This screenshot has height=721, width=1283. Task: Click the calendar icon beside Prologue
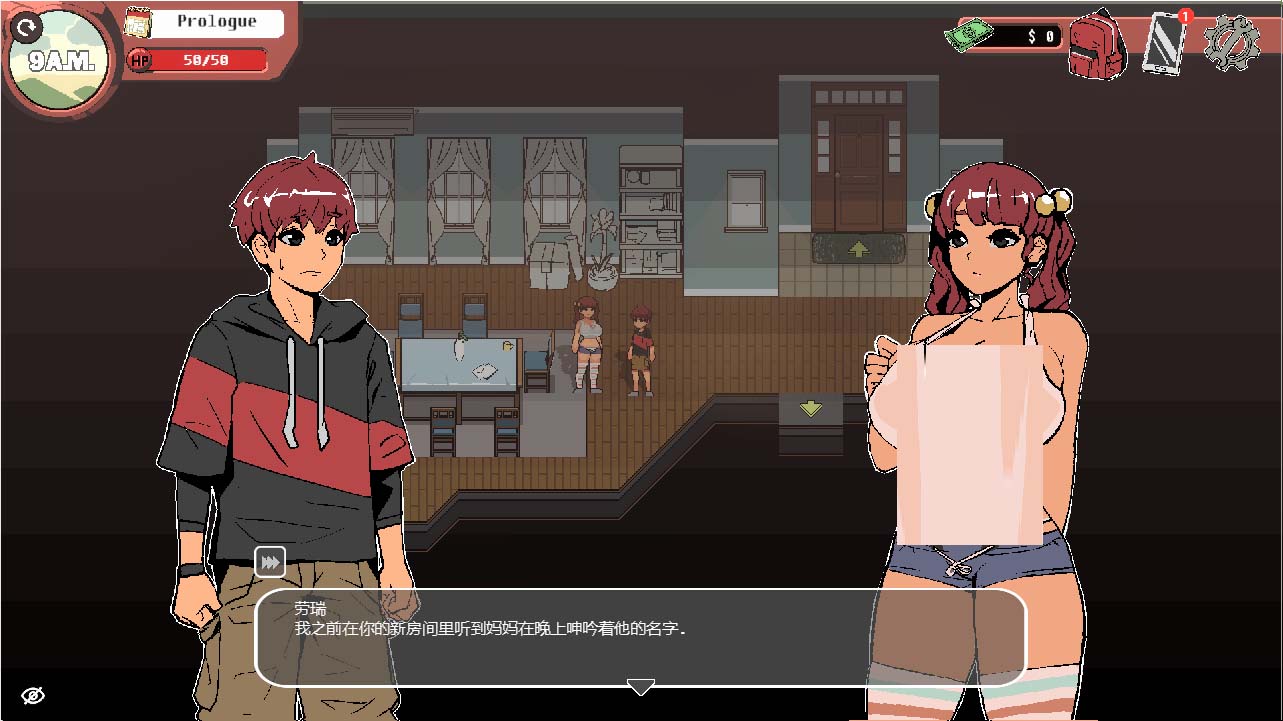[137, 22]
